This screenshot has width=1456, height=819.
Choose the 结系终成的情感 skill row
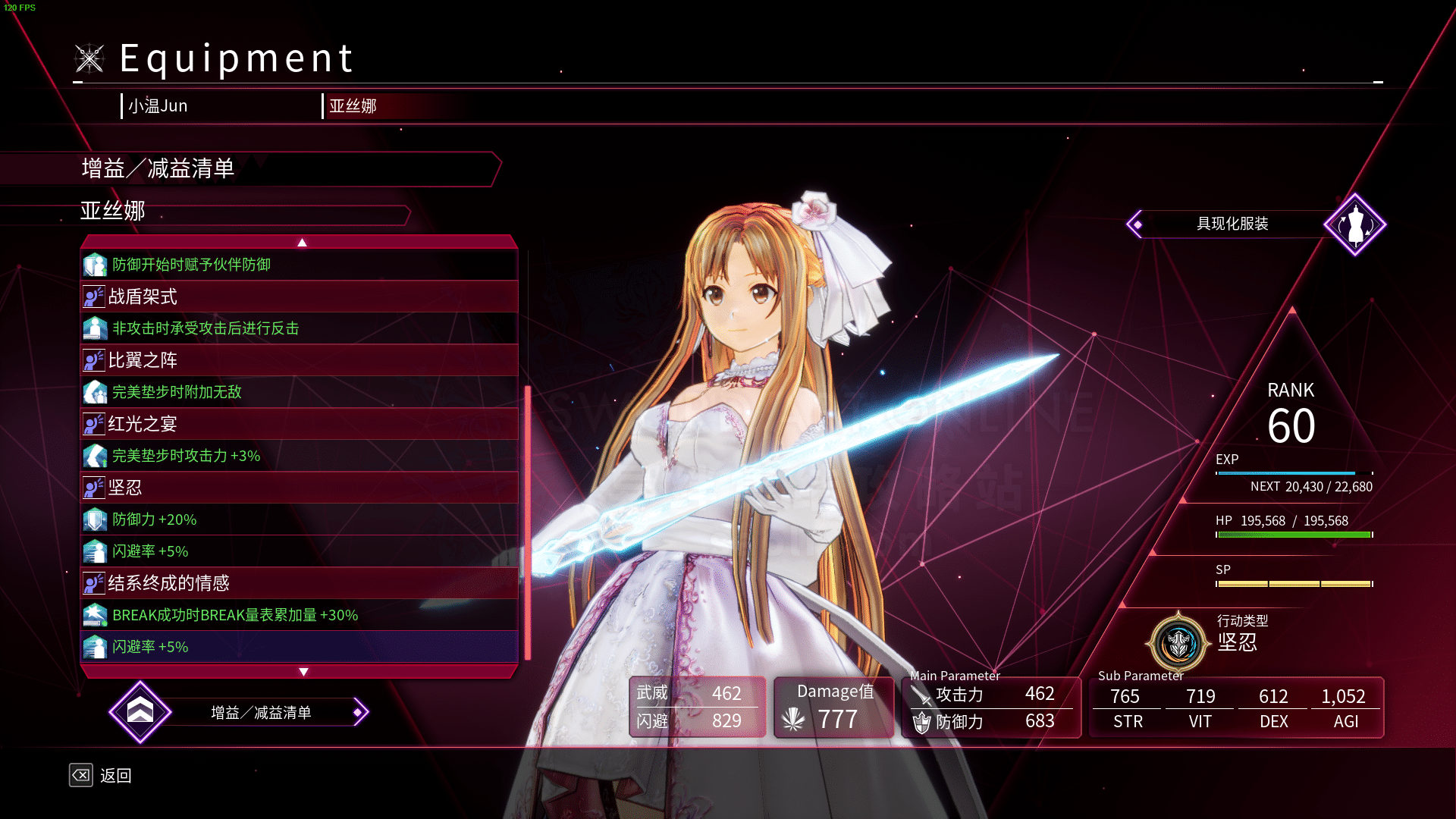(299, 583)
